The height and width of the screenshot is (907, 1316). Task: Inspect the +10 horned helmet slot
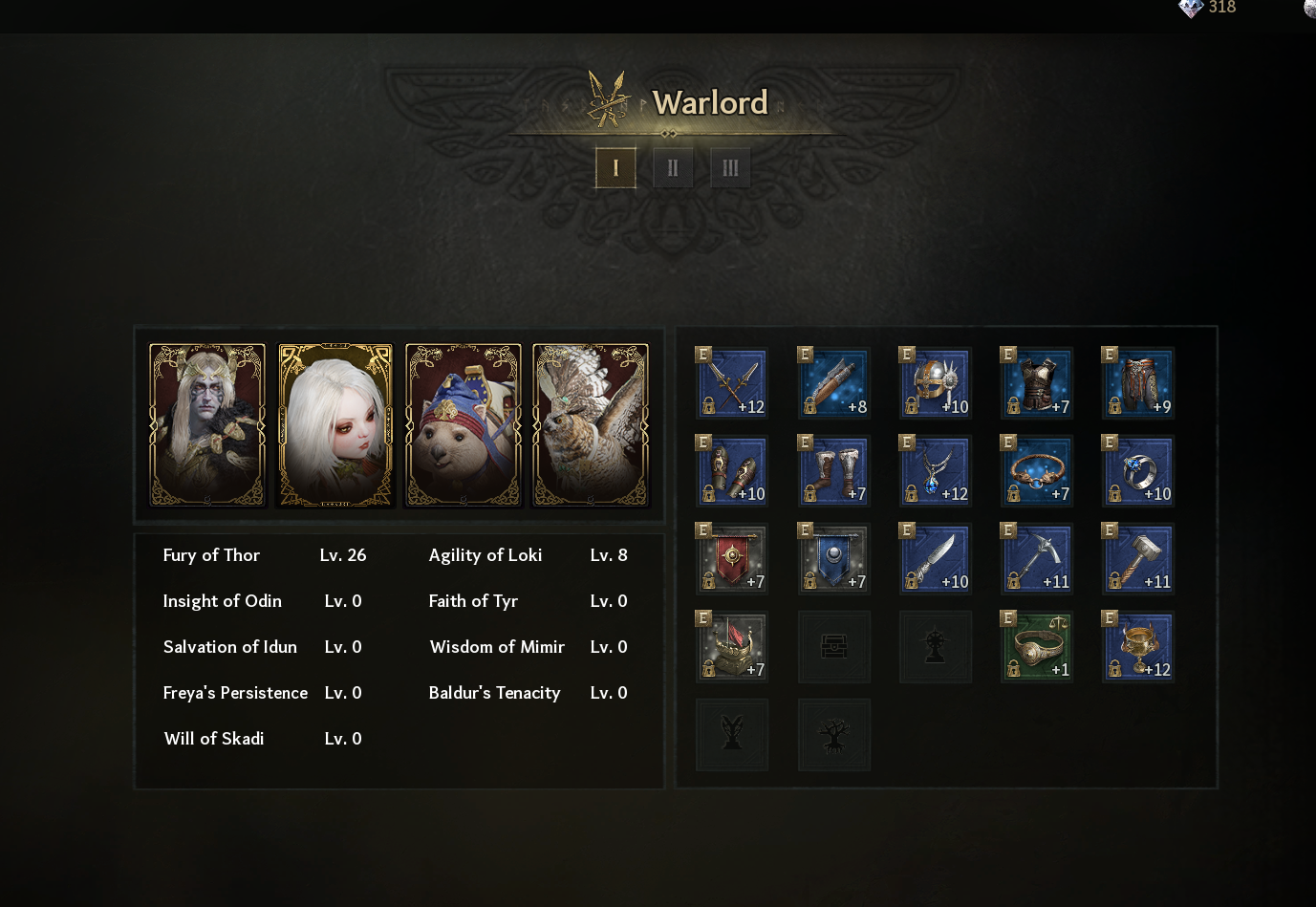coord(936,382)
